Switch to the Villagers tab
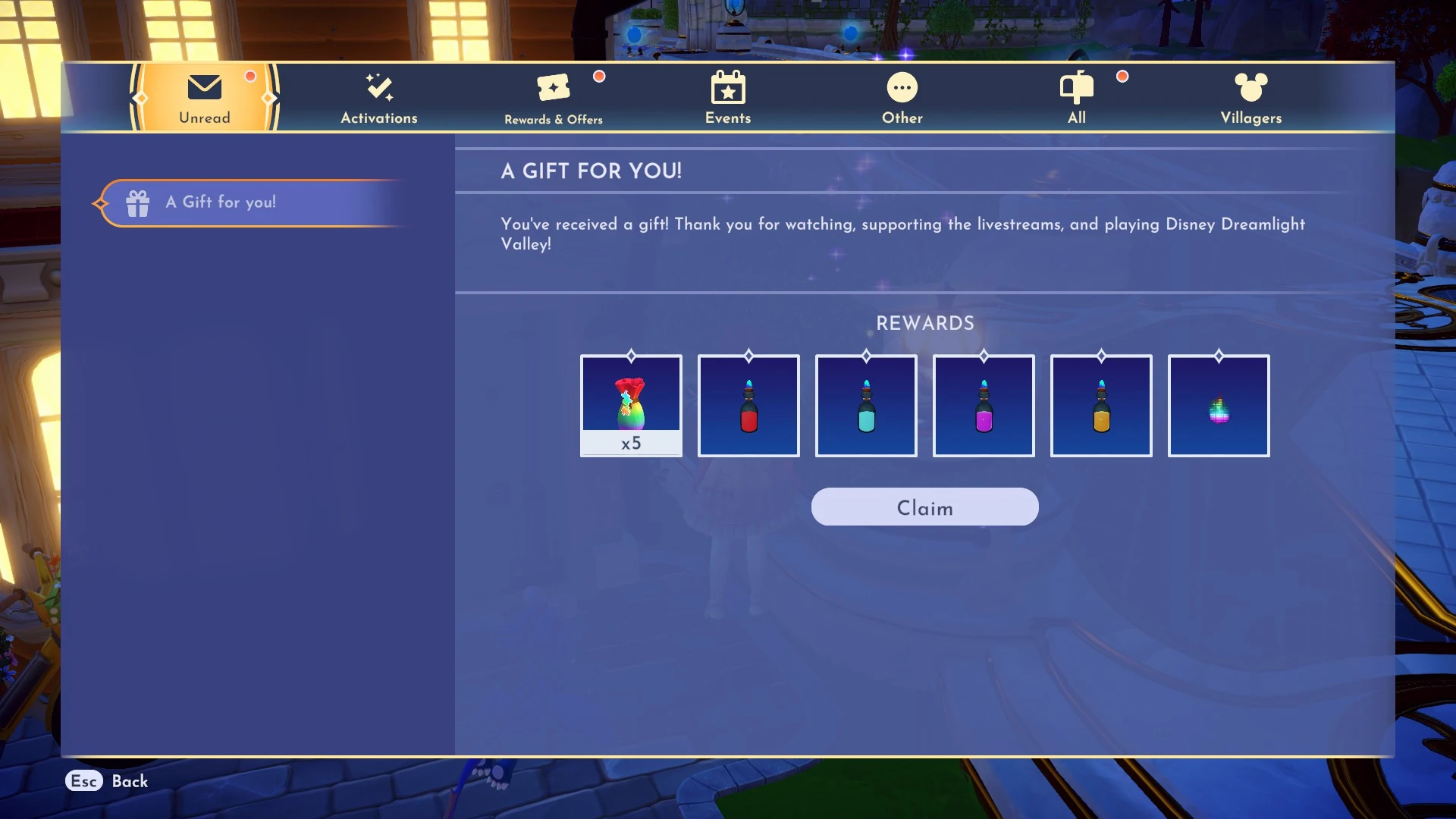 point(1250,97)
